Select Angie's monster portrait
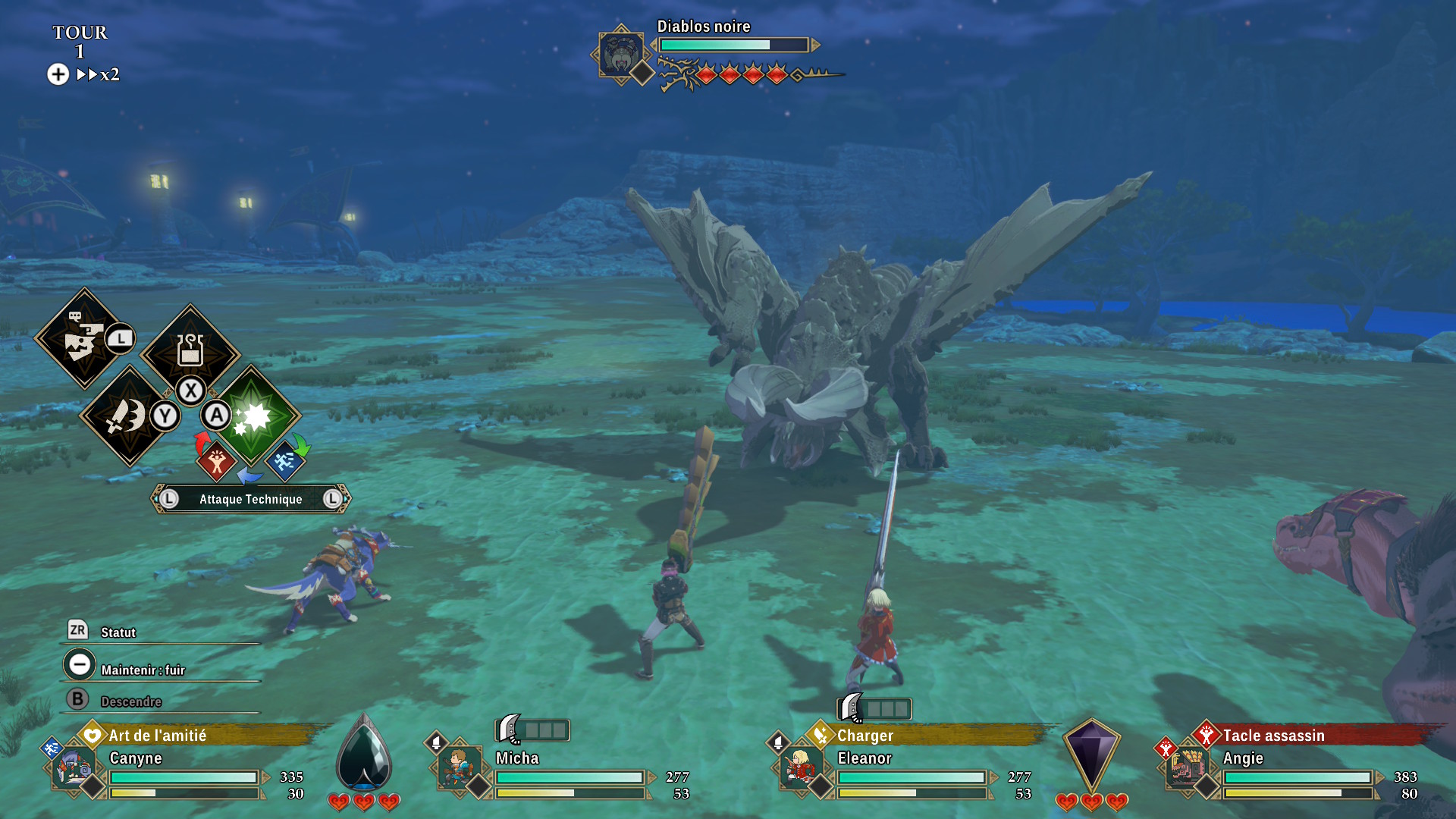1456x819 pixels. point(1187,767)
